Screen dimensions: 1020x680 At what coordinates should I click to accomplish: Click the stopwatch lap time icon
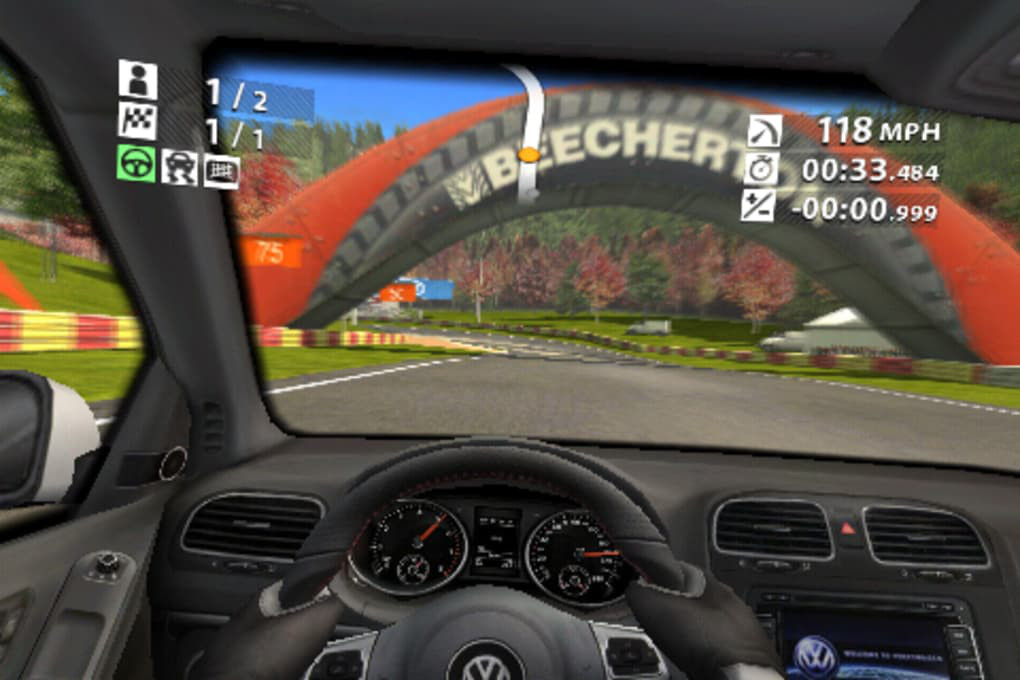pyautogui.click(x=762, y=169)
